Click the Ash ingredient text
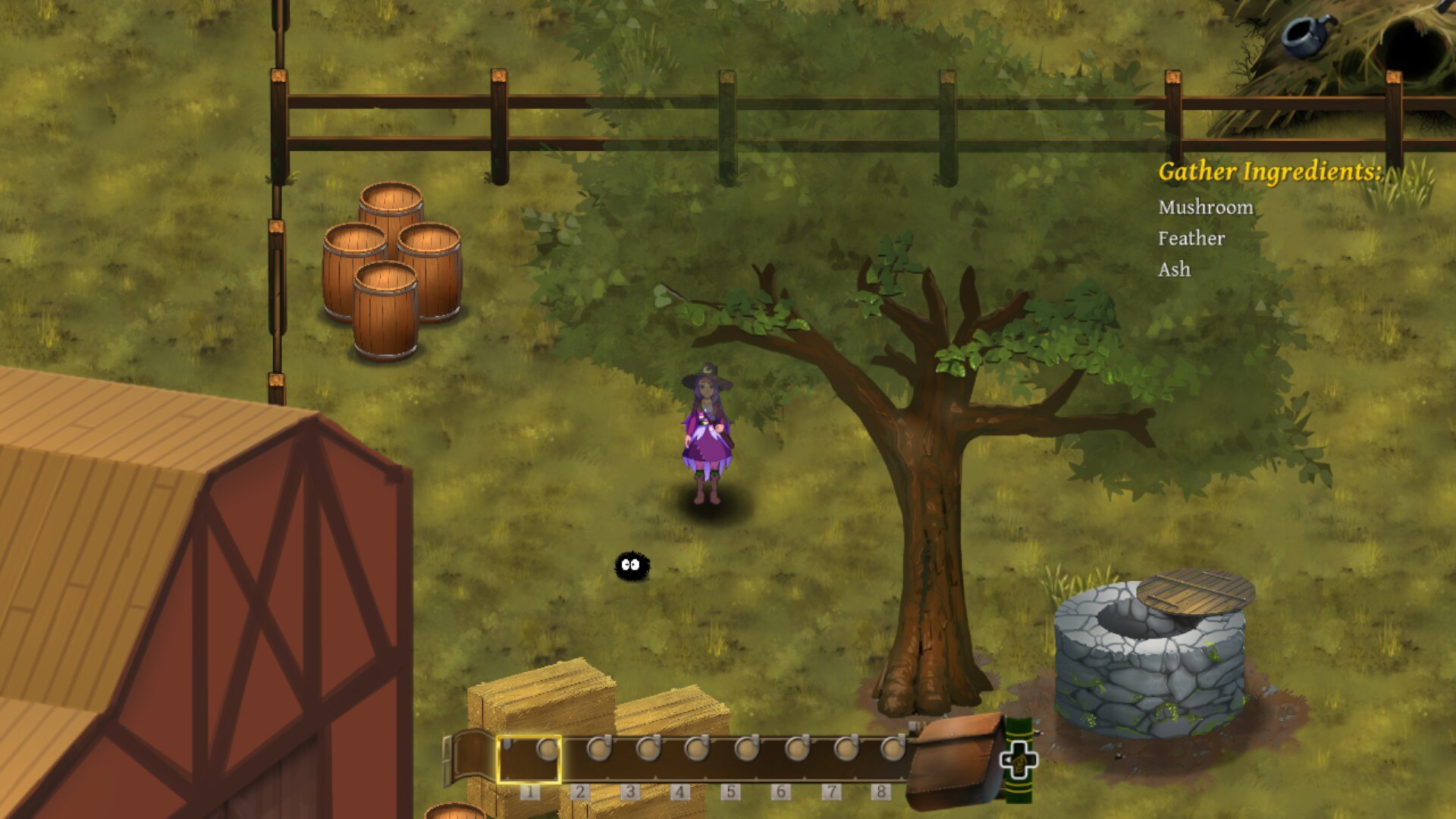Viewport: 1456px width, 819px height. click(x=1174, y=270)
